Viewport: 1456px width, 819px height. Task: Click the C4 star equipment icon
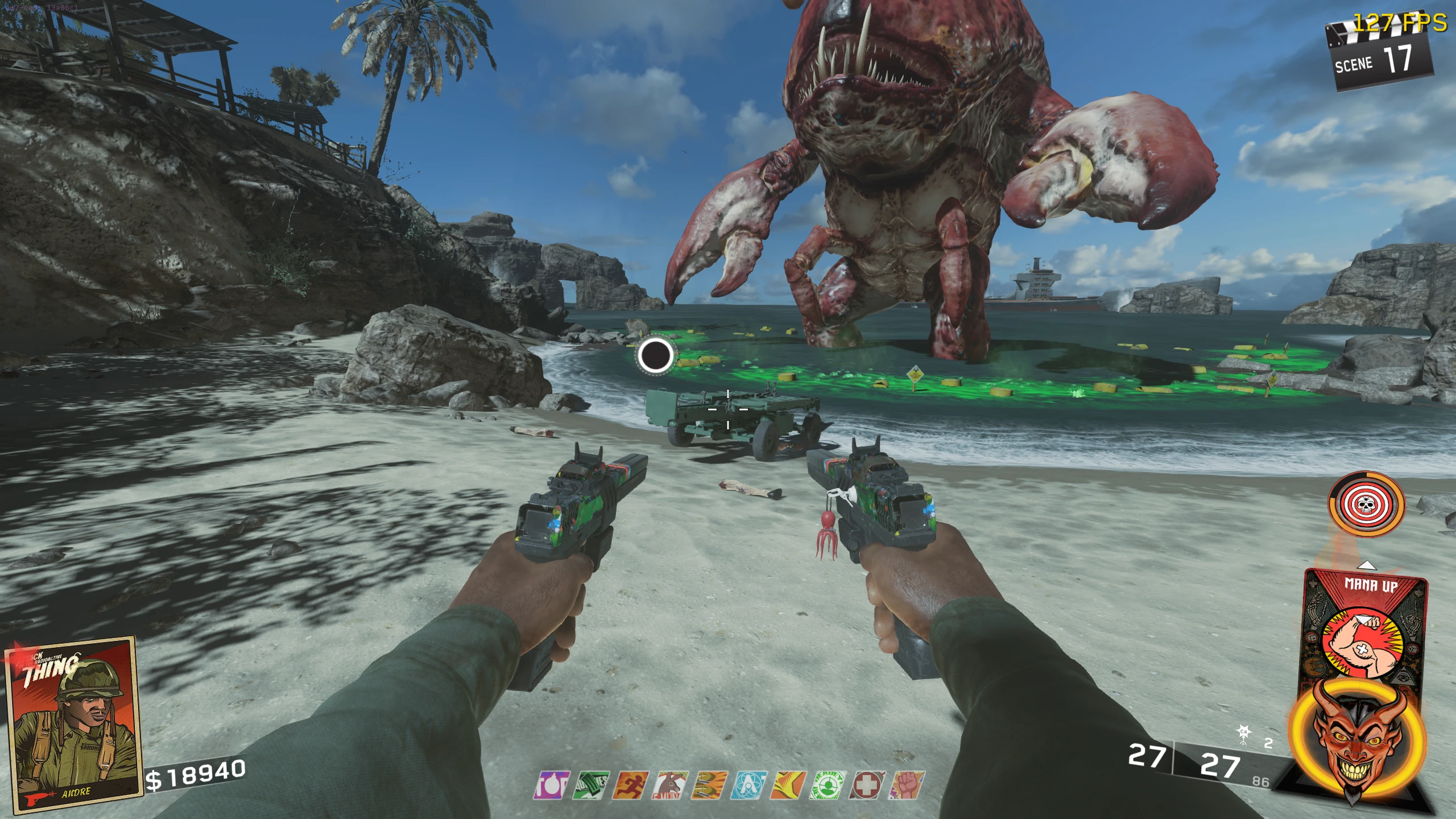click(1244, 734)
